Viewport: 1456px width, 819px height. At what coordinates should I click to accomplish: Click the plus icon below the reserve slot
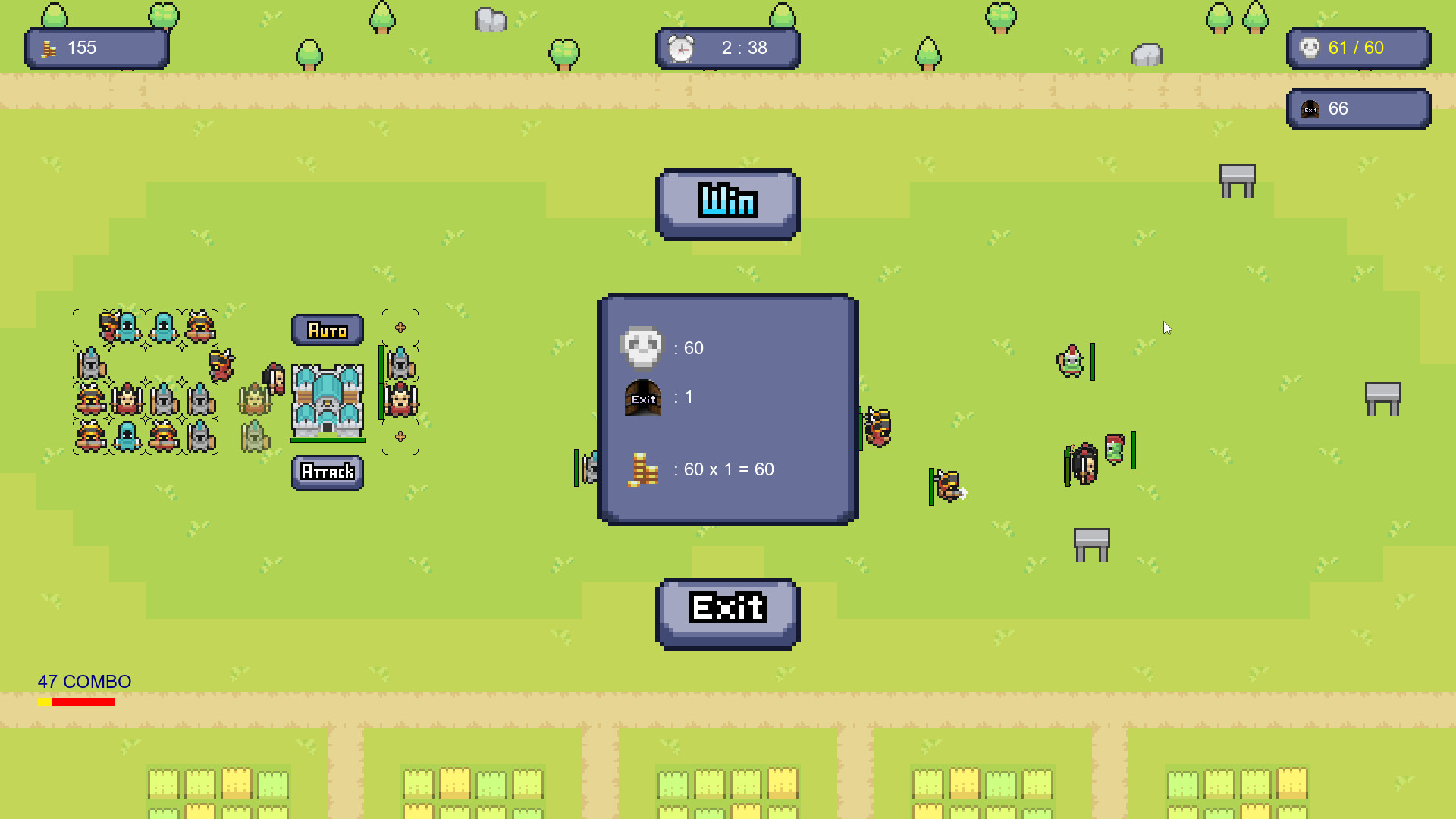click(x=399, y=435)
